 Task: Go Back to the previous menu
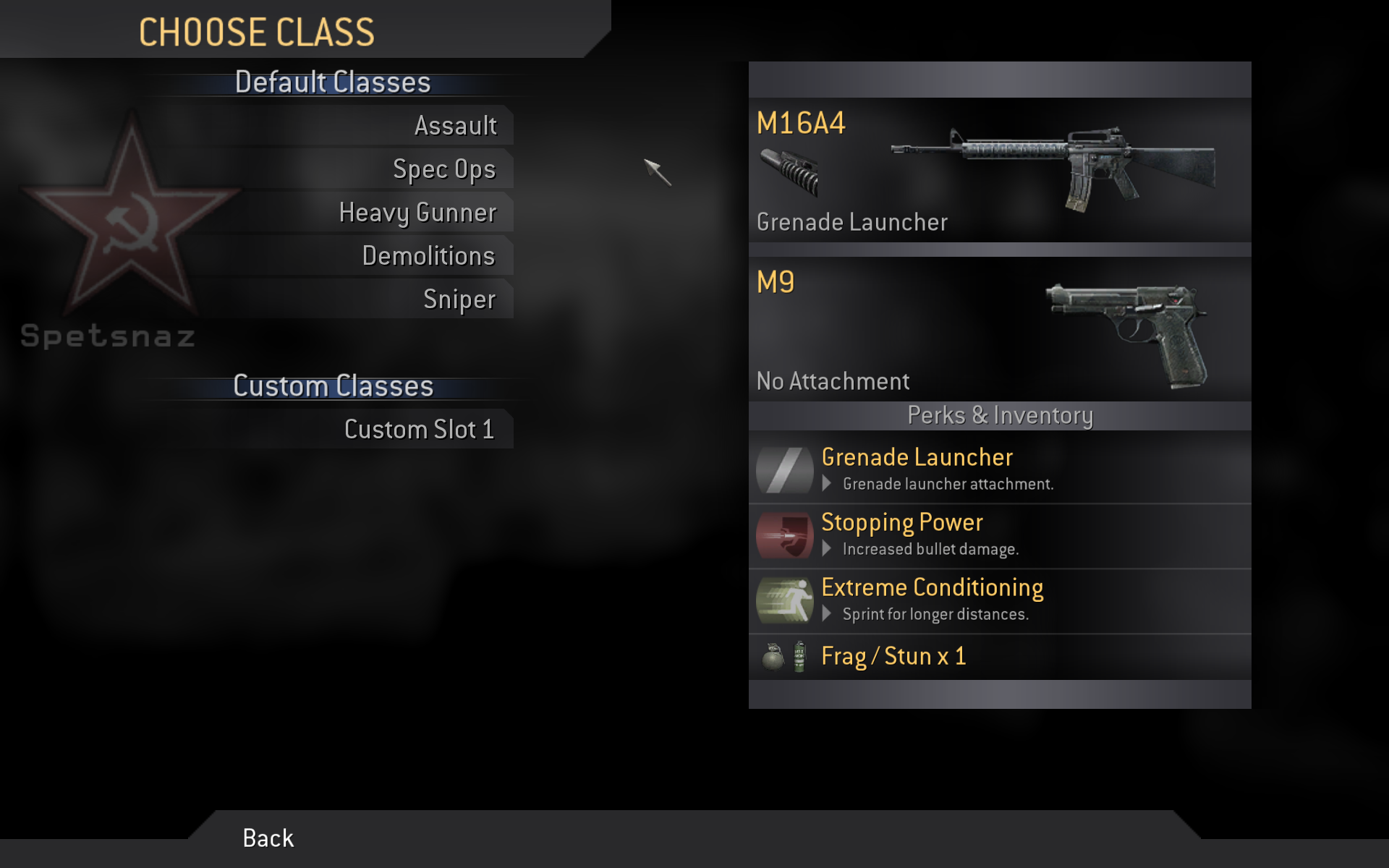(268, 838)
